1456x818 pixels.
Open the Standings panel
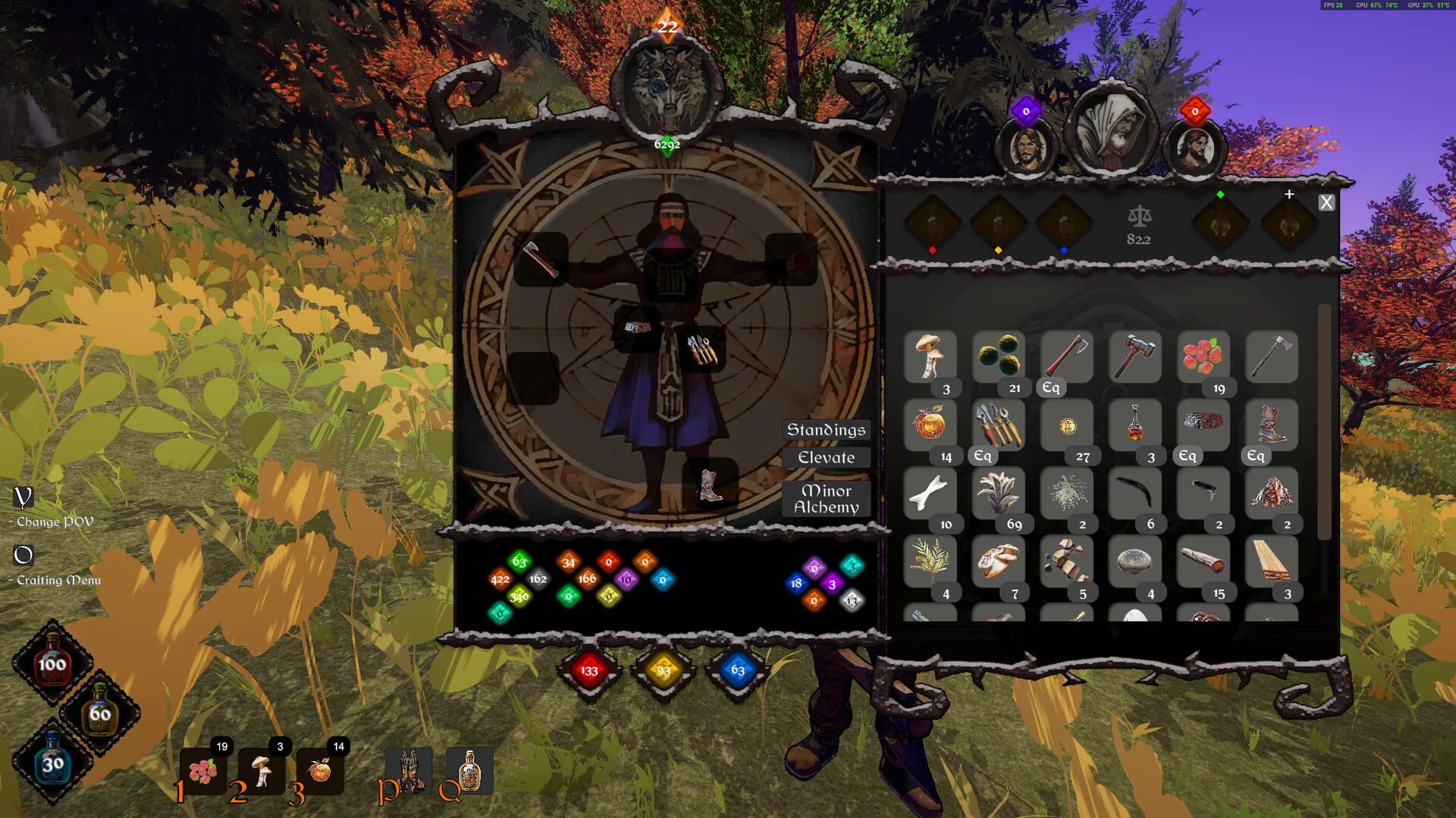[826, 430]
